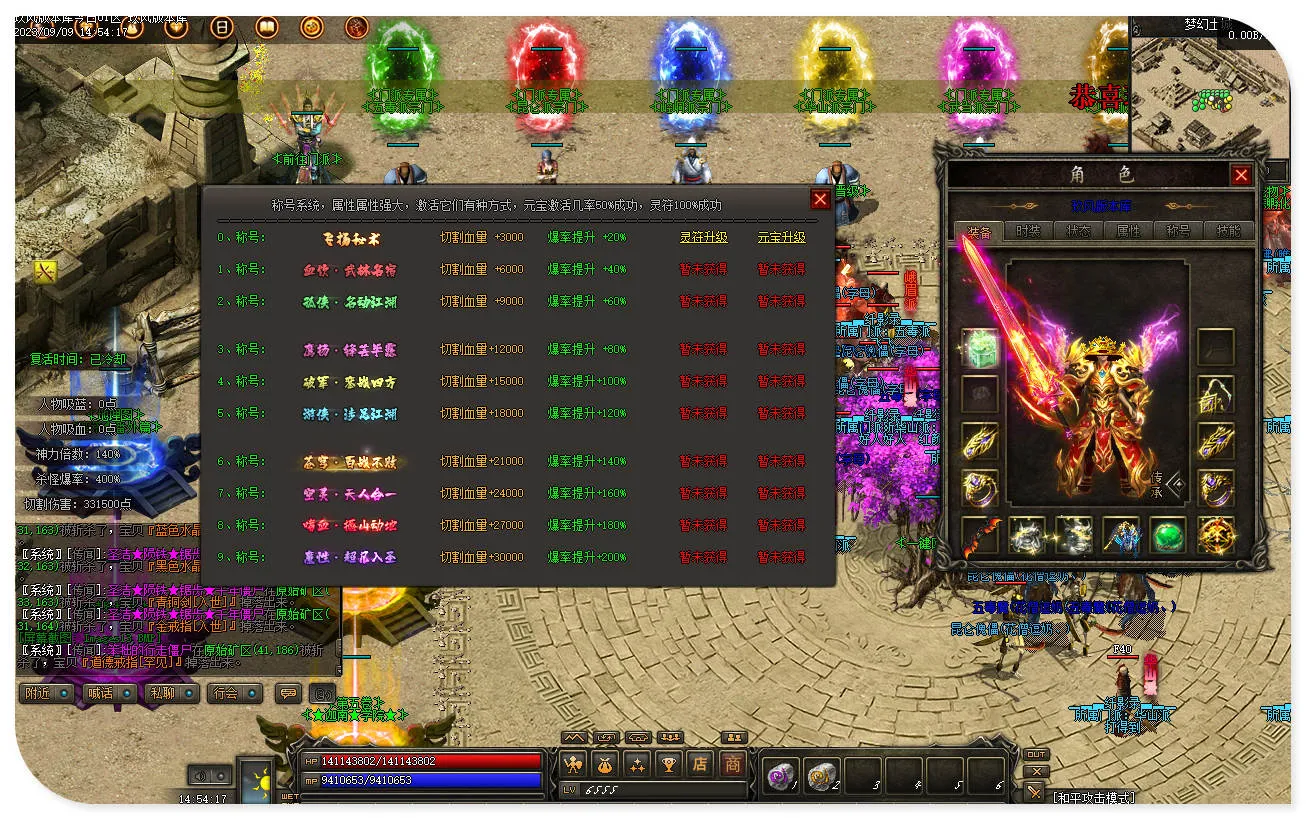Click the 灵符升级 upgrade link

pos(703,238)
